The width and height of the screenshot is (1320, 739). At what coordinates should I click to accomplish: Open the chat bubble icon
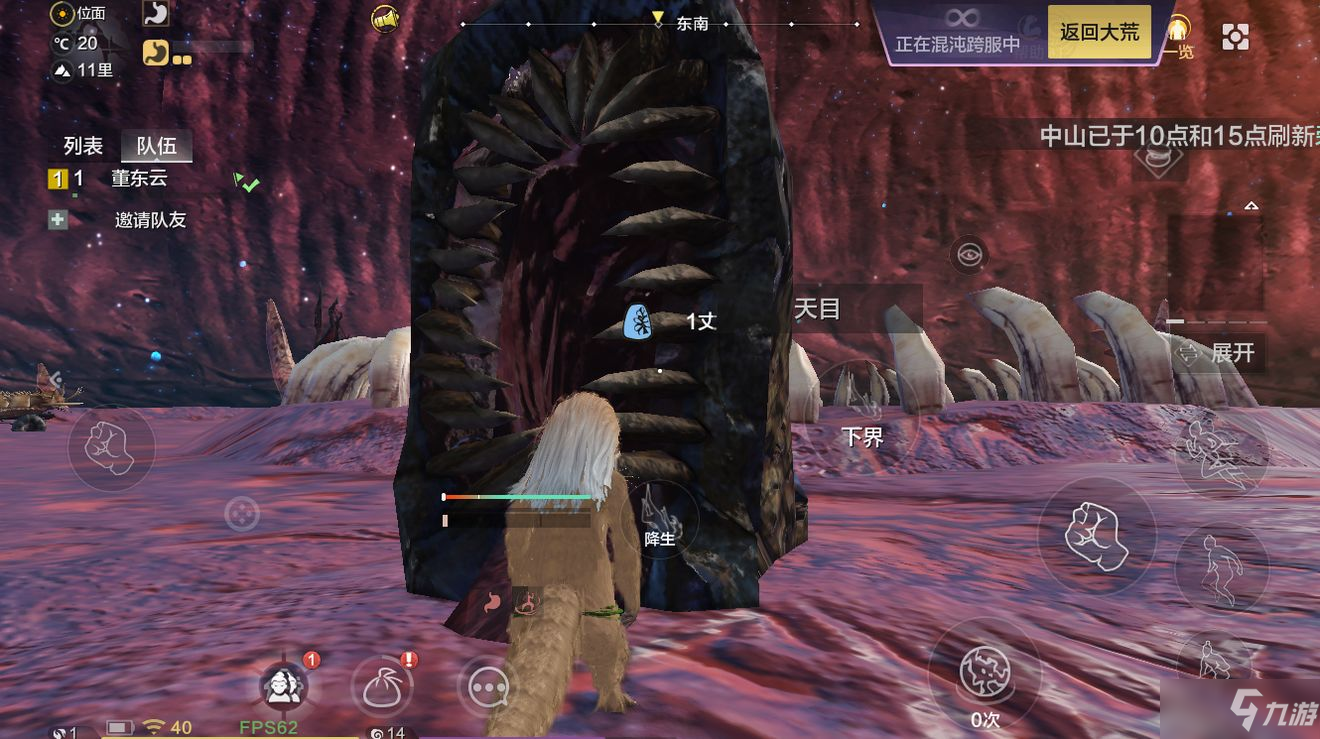(x=488, y=687)
